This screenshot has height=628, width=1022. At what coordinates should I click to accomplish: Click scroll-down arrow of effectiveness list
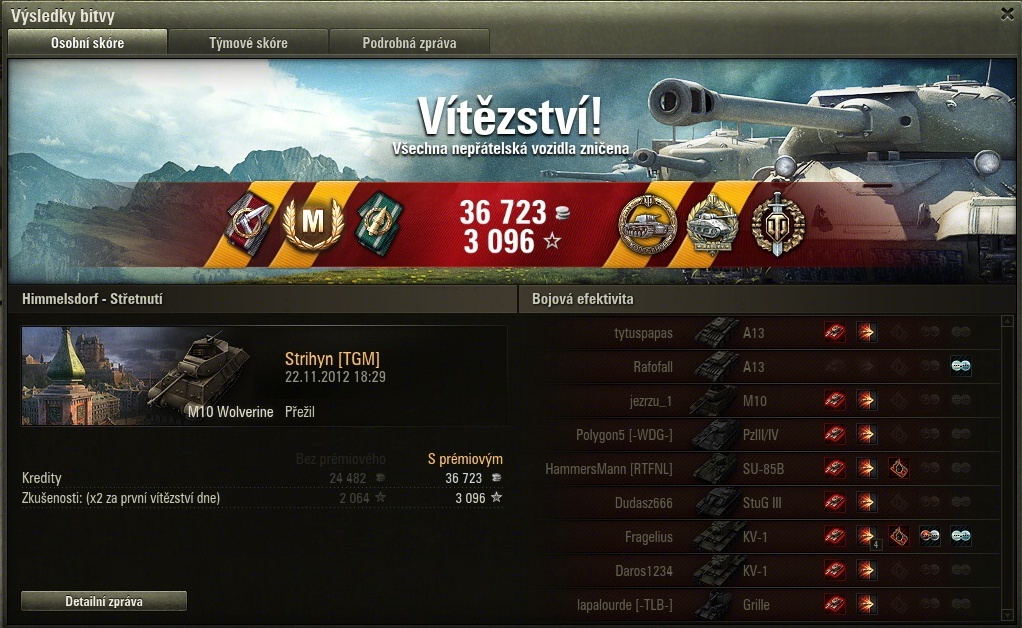pyautogui.click(x=1008, y=613)
